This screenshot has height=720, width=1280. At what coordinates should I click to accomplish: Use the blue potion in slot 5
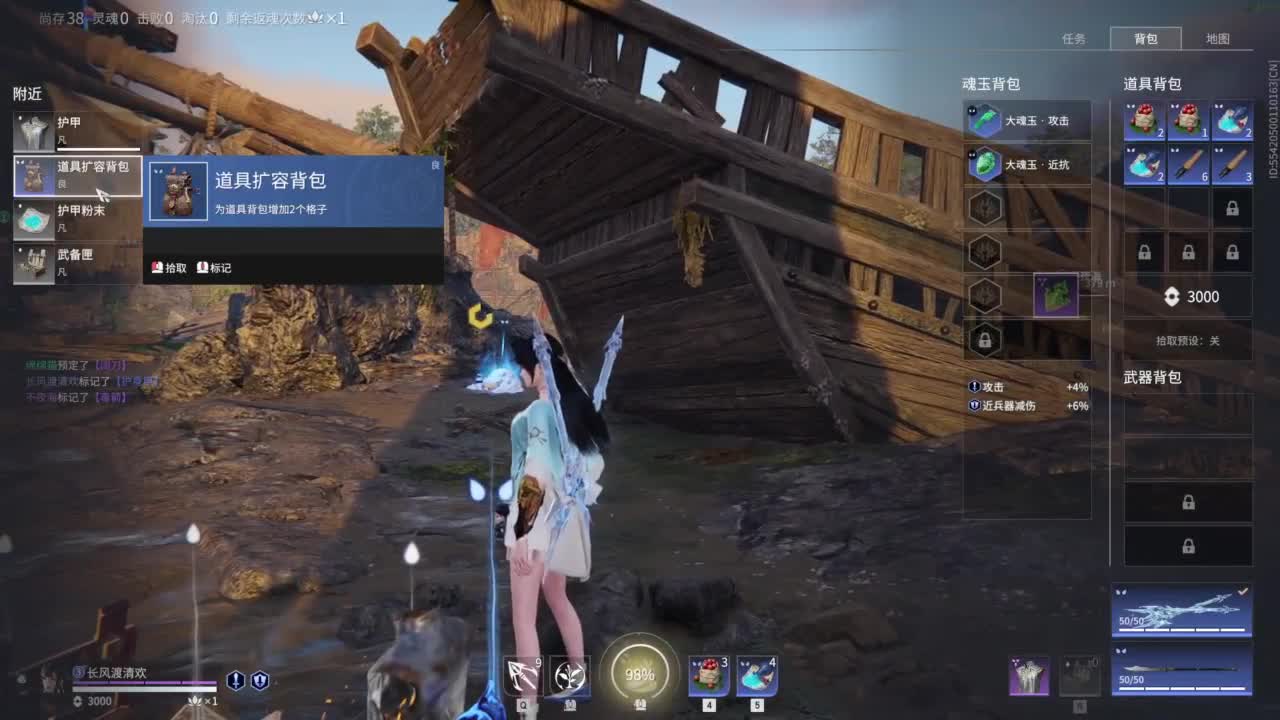757,673
